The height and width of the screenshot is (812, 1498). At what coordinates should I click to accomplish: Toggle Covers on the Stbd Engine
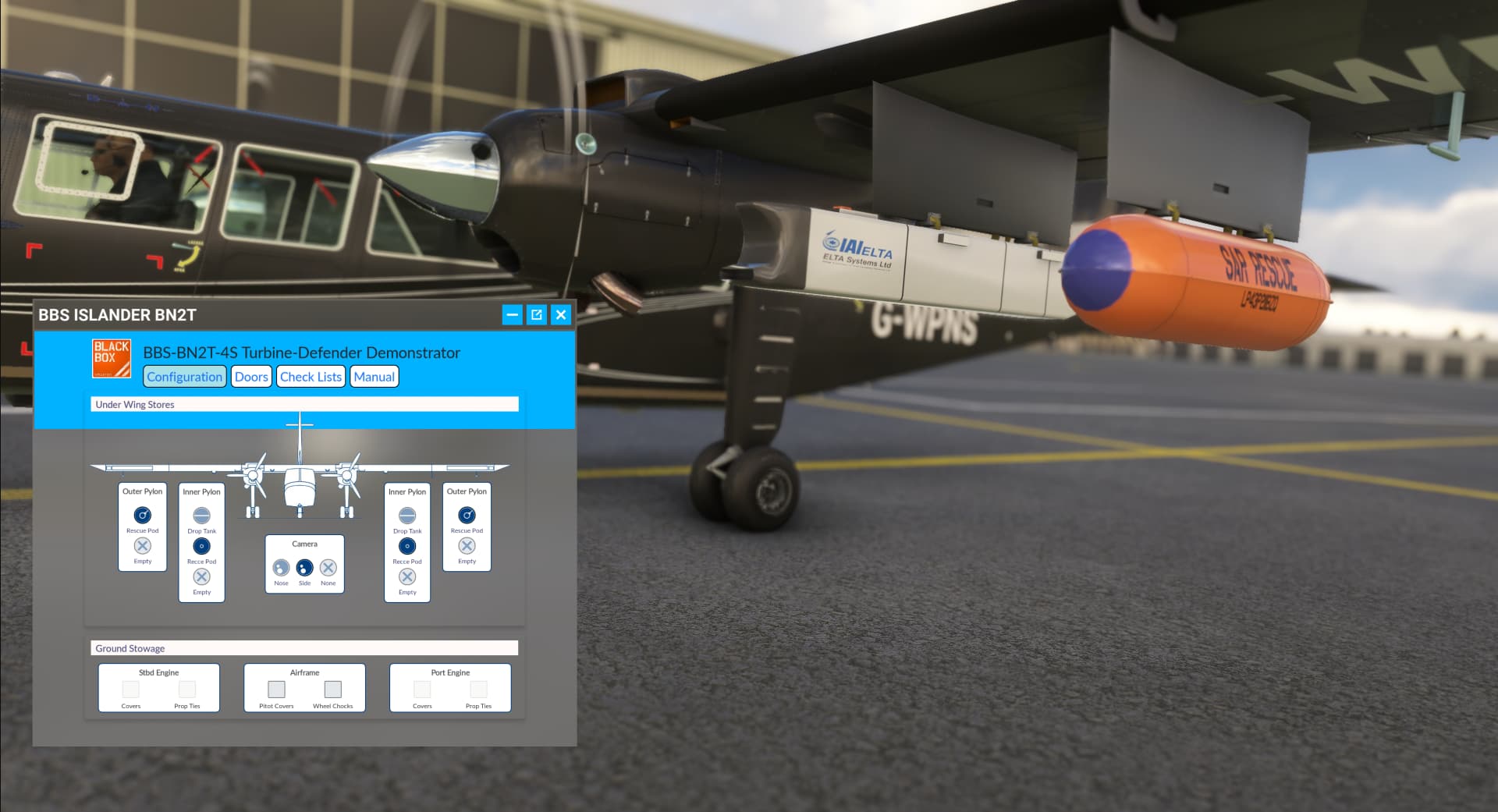(130, 690)
